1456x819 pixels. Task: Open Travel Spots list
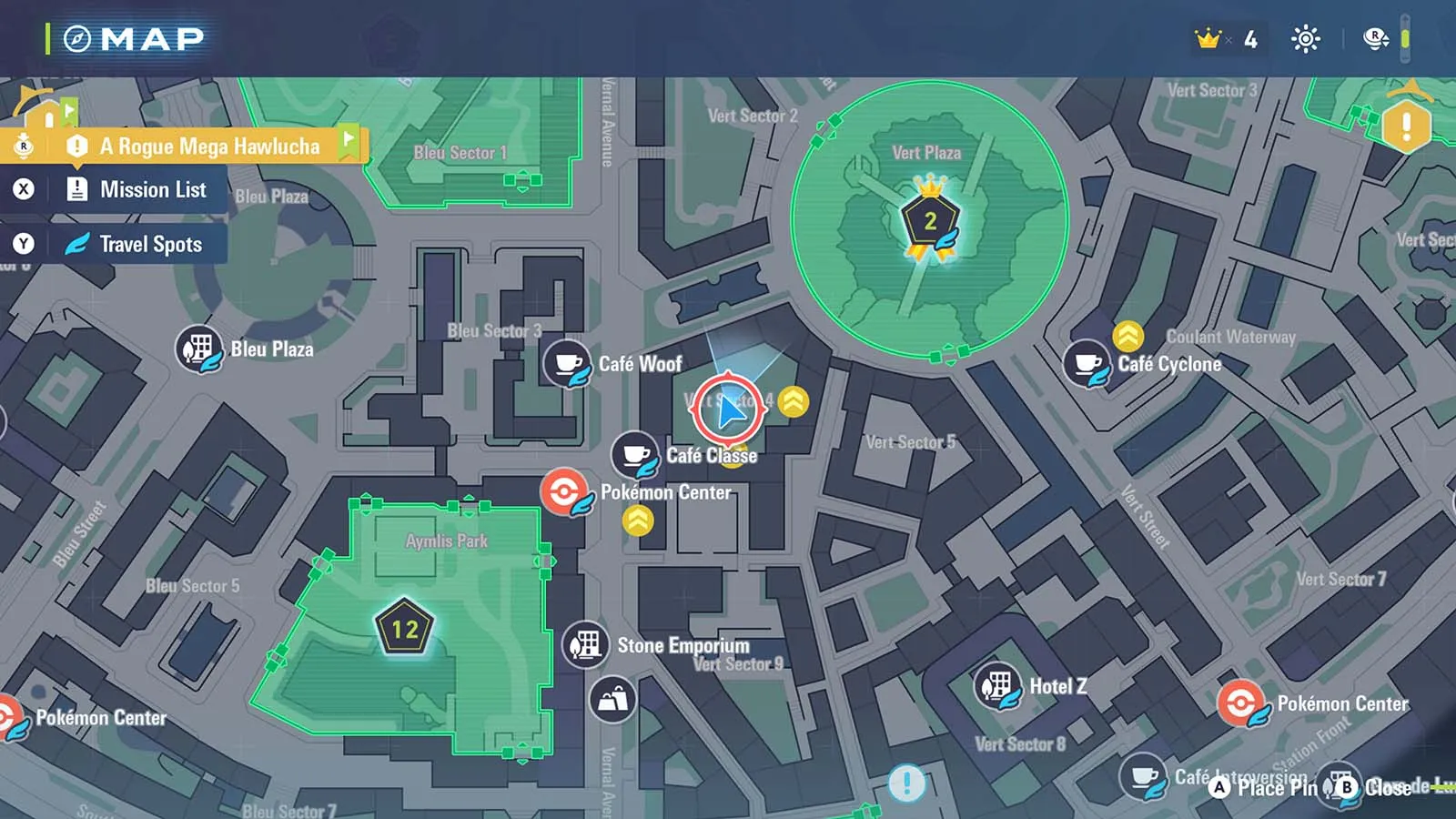(150, 245)
